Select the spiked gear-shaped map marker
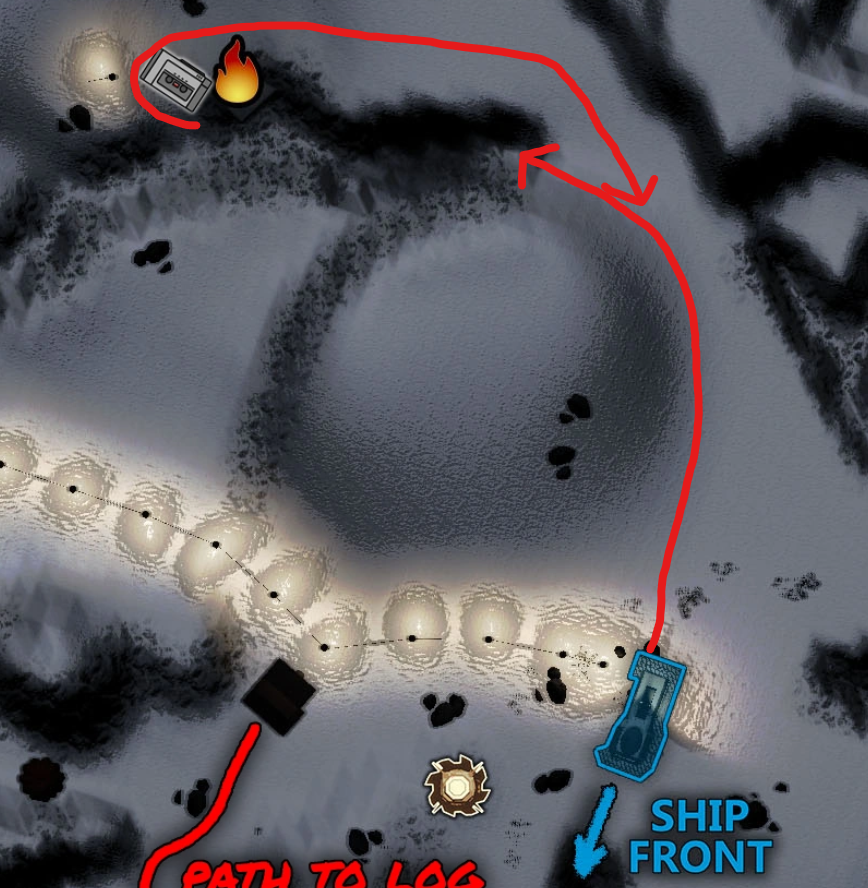 click(x=456, y=786)
